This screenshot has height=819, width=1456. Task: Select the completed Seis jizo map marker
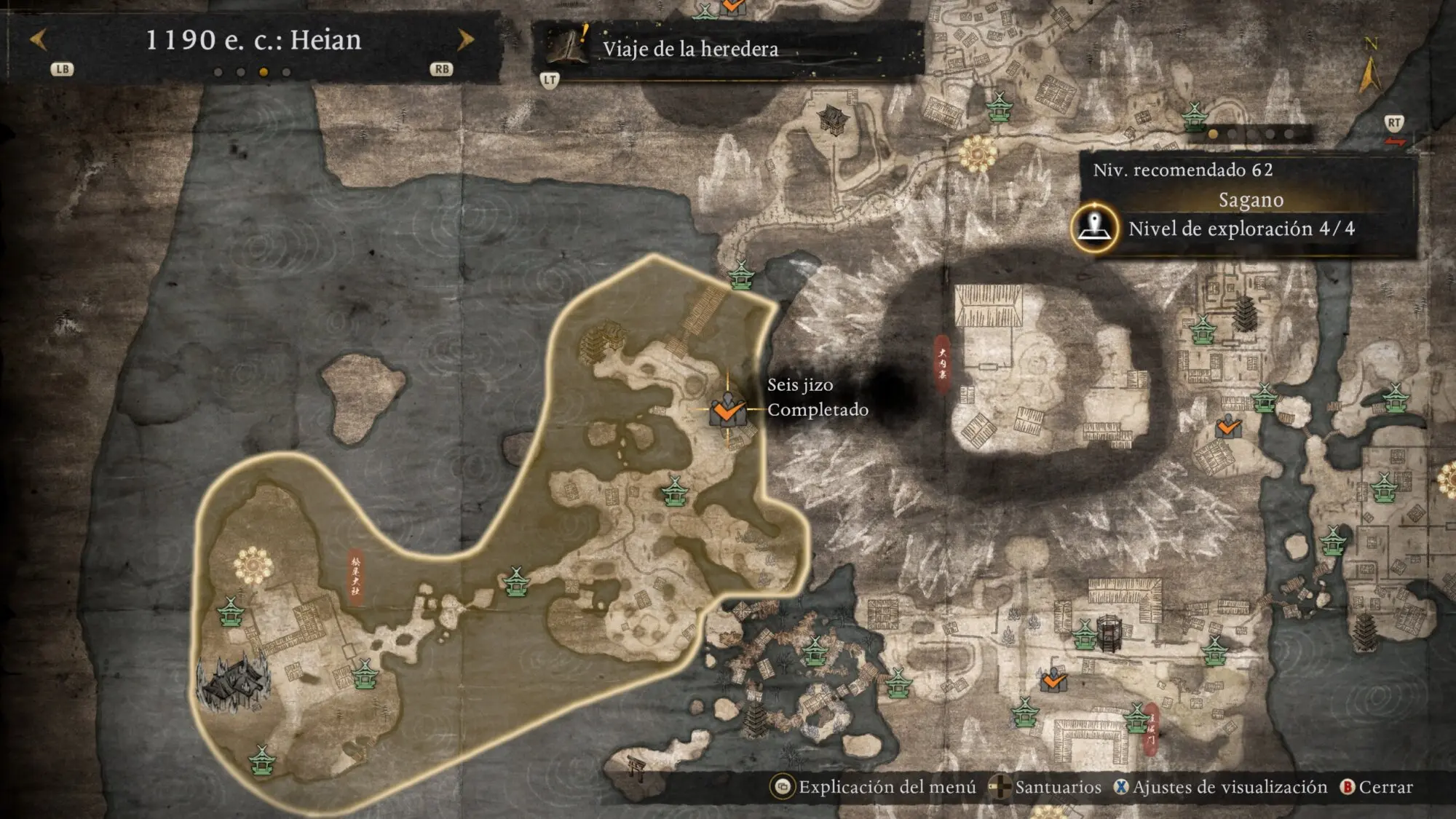pos(727,410)
